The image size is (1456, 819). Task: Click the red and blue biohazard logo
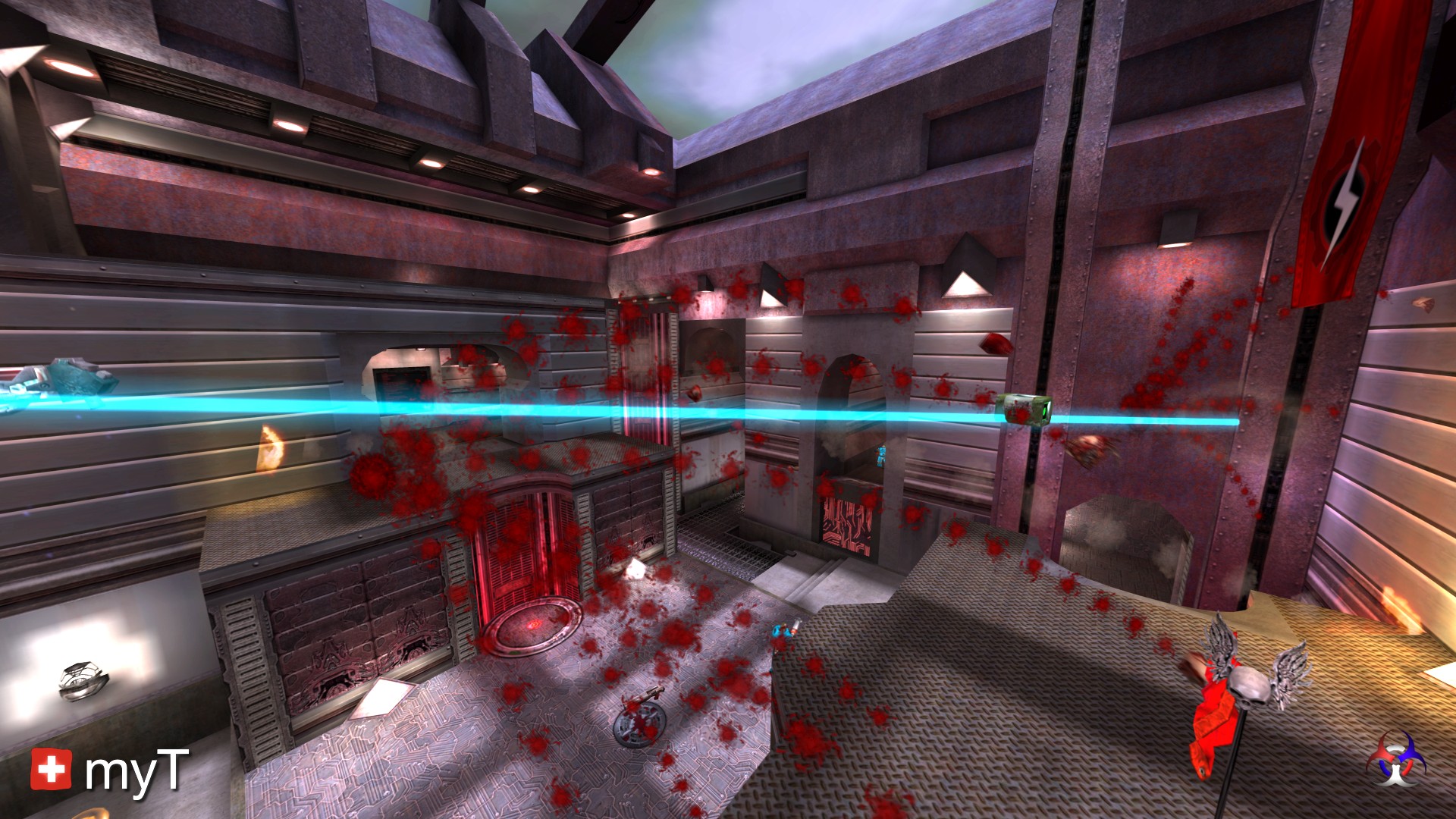(x=1396, y=758)
